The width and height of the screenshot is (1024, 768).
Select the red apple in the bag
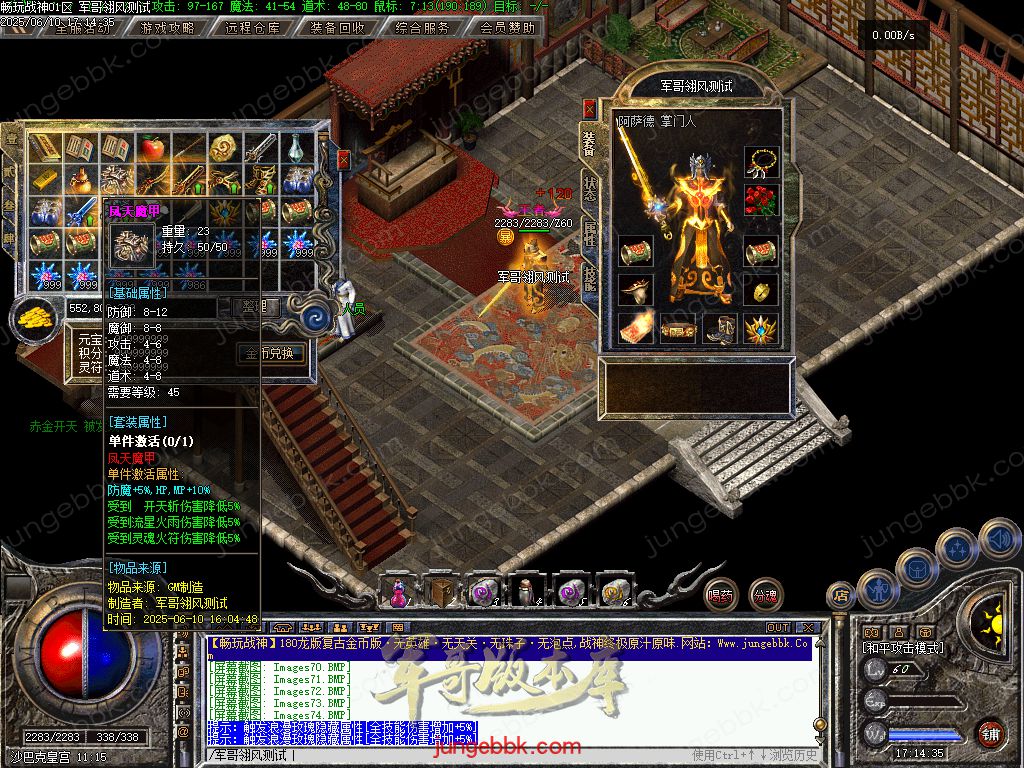click(152, 149)
